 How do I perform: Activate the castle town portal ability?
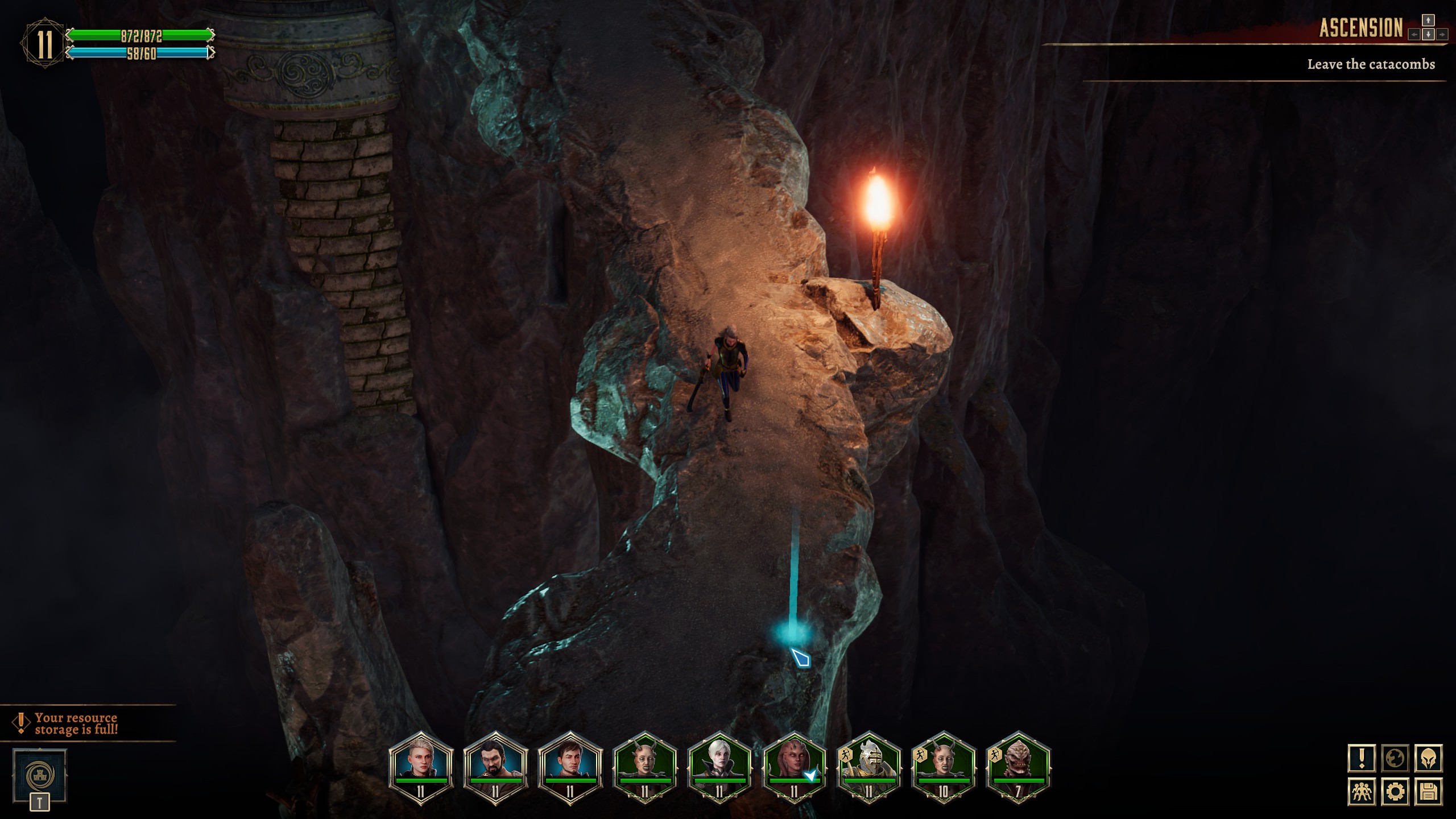click(40, 775)
